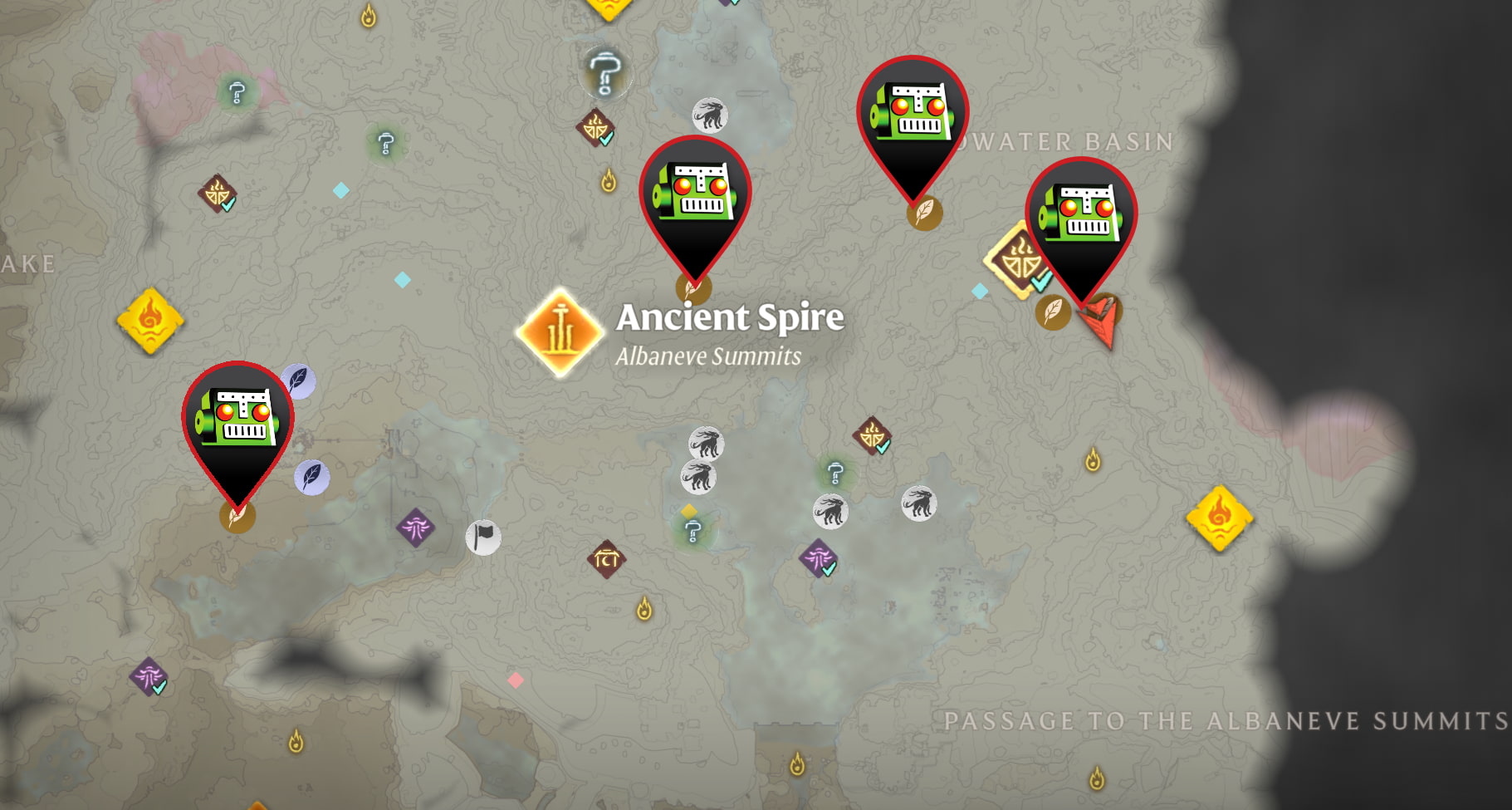Click the robot pin above the red arrow marker
Viewport: 1512px width, 810px height.
pyautogui.click(x=1084, y=212)
